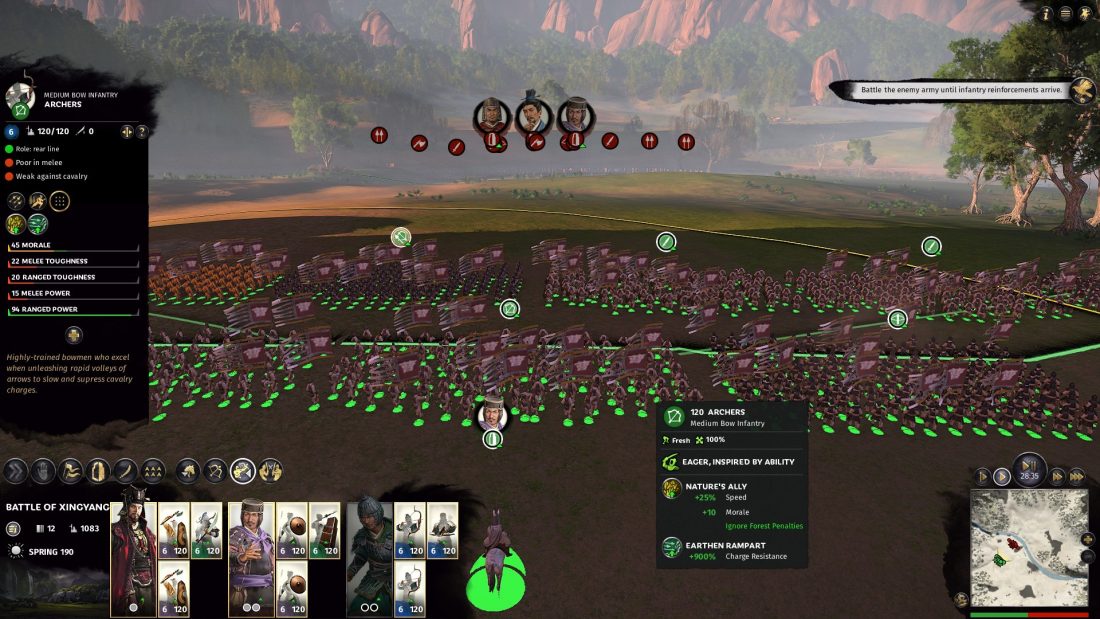
Task: Set battle speed to fastest triple arrows
Action: pyautogui.click(x=1077, y=477)
